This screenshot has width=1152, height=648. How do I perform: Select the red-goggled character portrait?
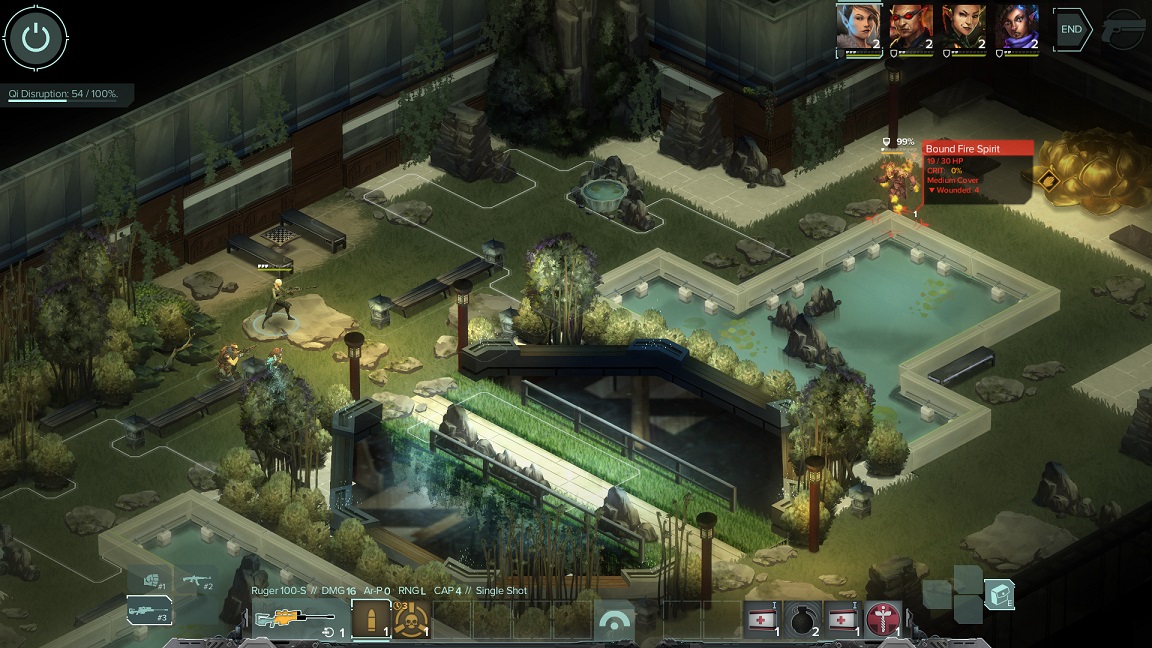911,27
